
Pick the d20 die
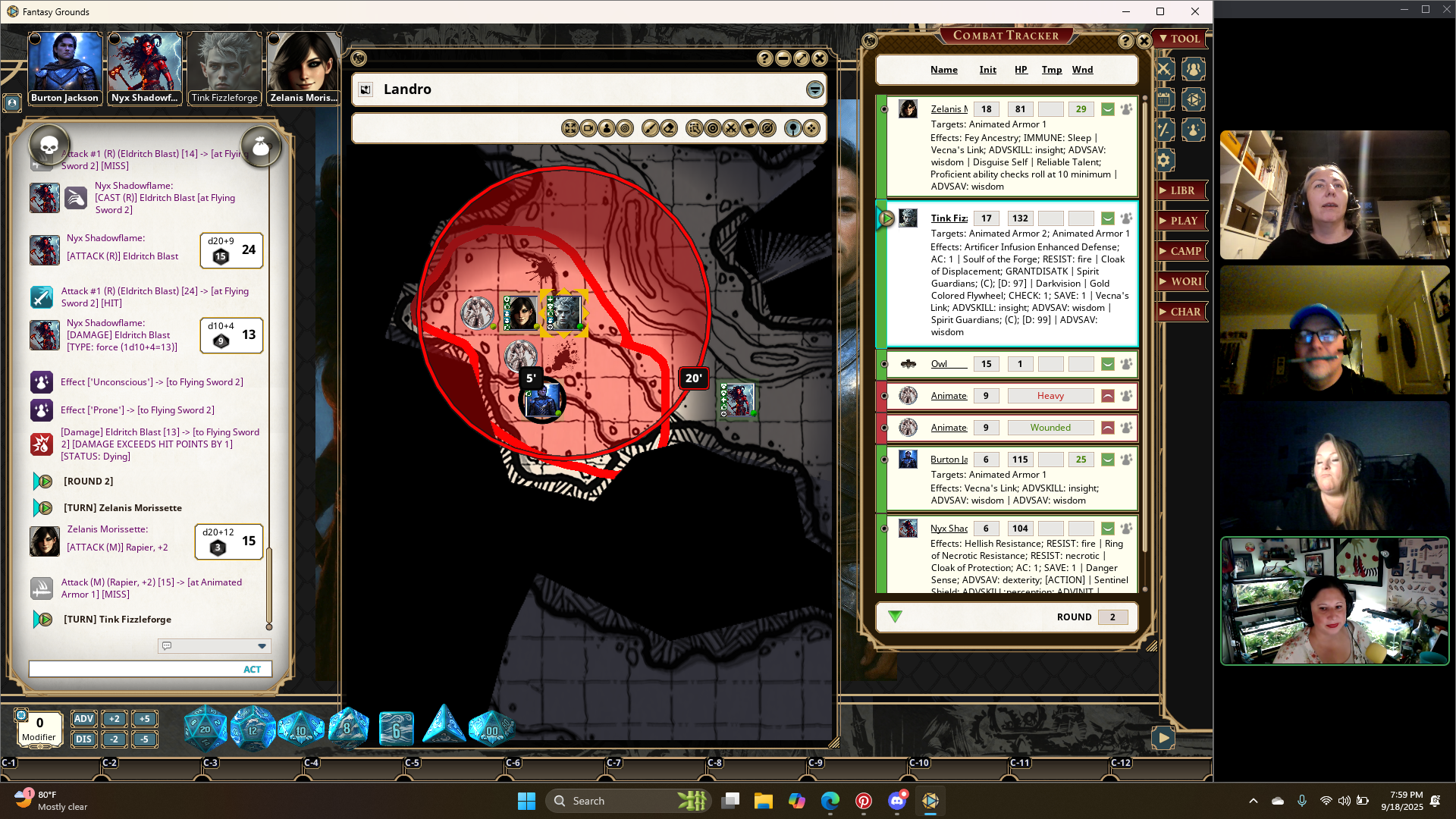tap(205, 730)
